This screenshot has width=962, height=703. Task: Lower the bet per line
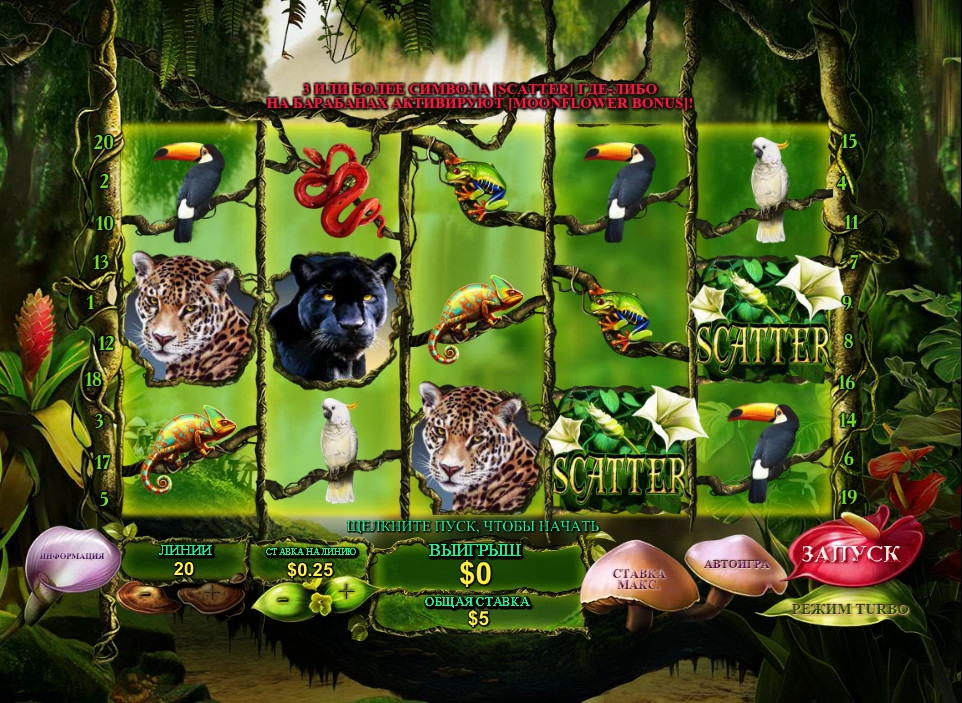click(x=283, y=596)
